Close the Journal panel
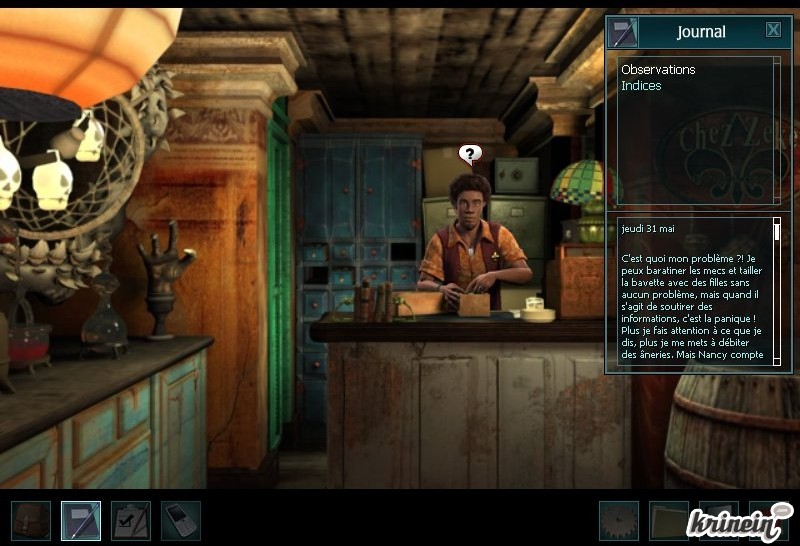This screenshot has height=546, width=800. tap(773, 30)
